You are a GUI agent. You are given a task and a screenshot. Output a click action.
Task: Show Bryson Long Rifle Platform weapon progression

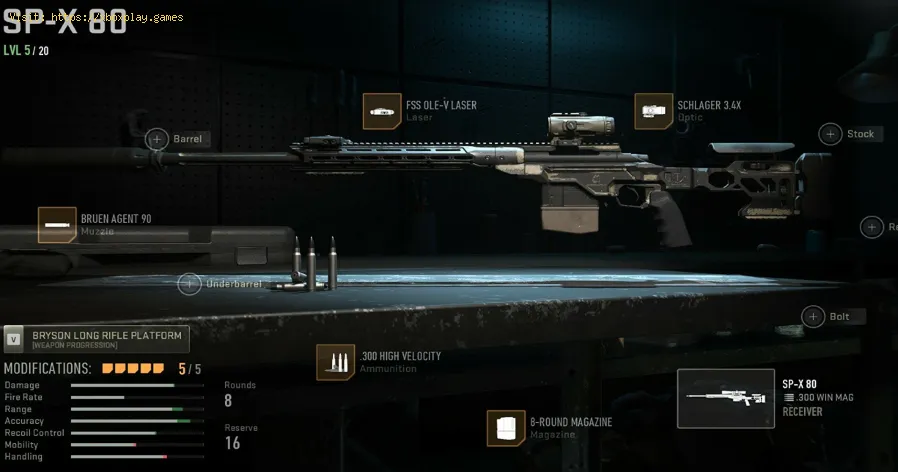click(x=95, y=339)
